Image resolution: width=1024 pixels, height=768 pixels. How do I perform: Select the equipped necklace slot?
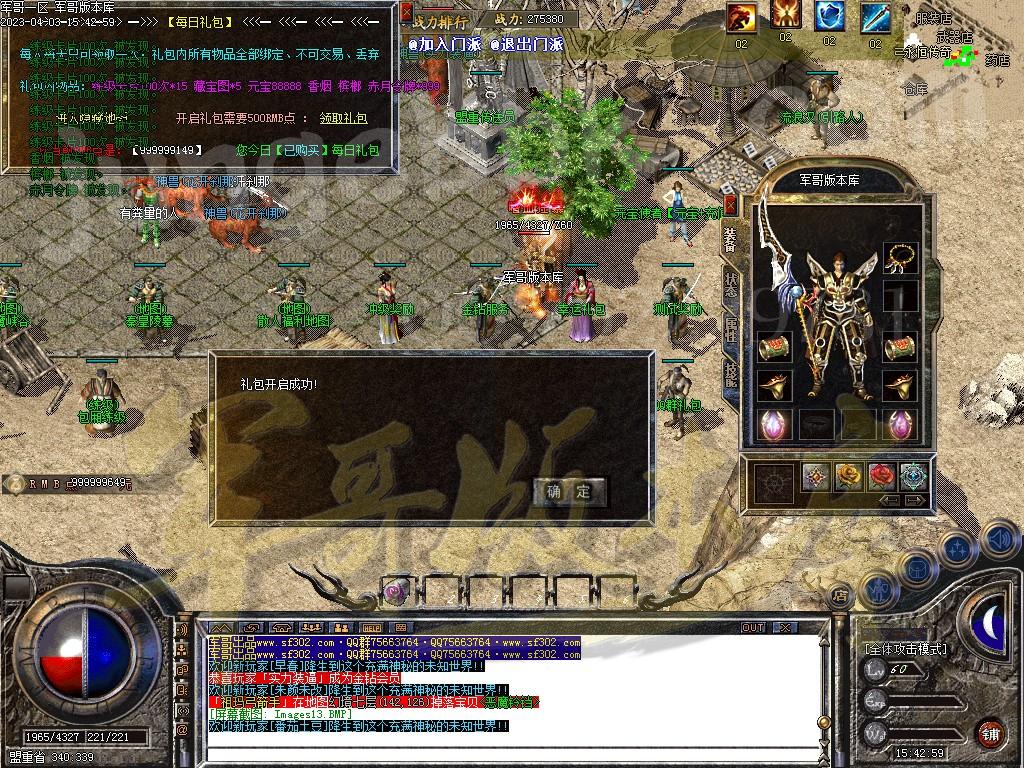coord(902,257)
